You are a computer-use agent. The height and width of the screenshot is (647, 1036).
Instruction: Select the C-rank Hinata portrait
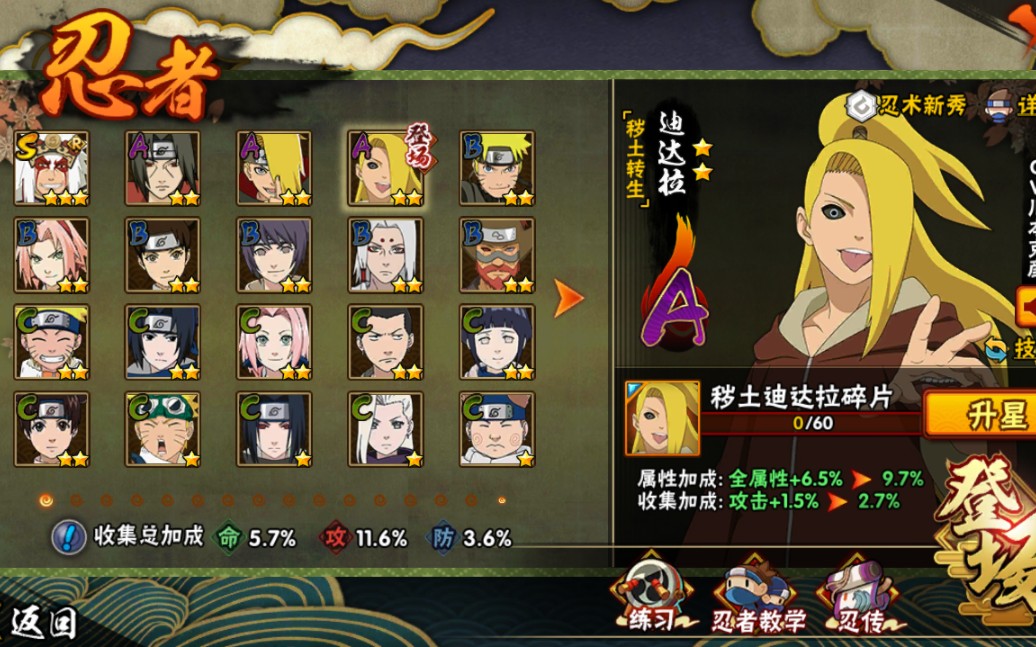coord(497,342)
